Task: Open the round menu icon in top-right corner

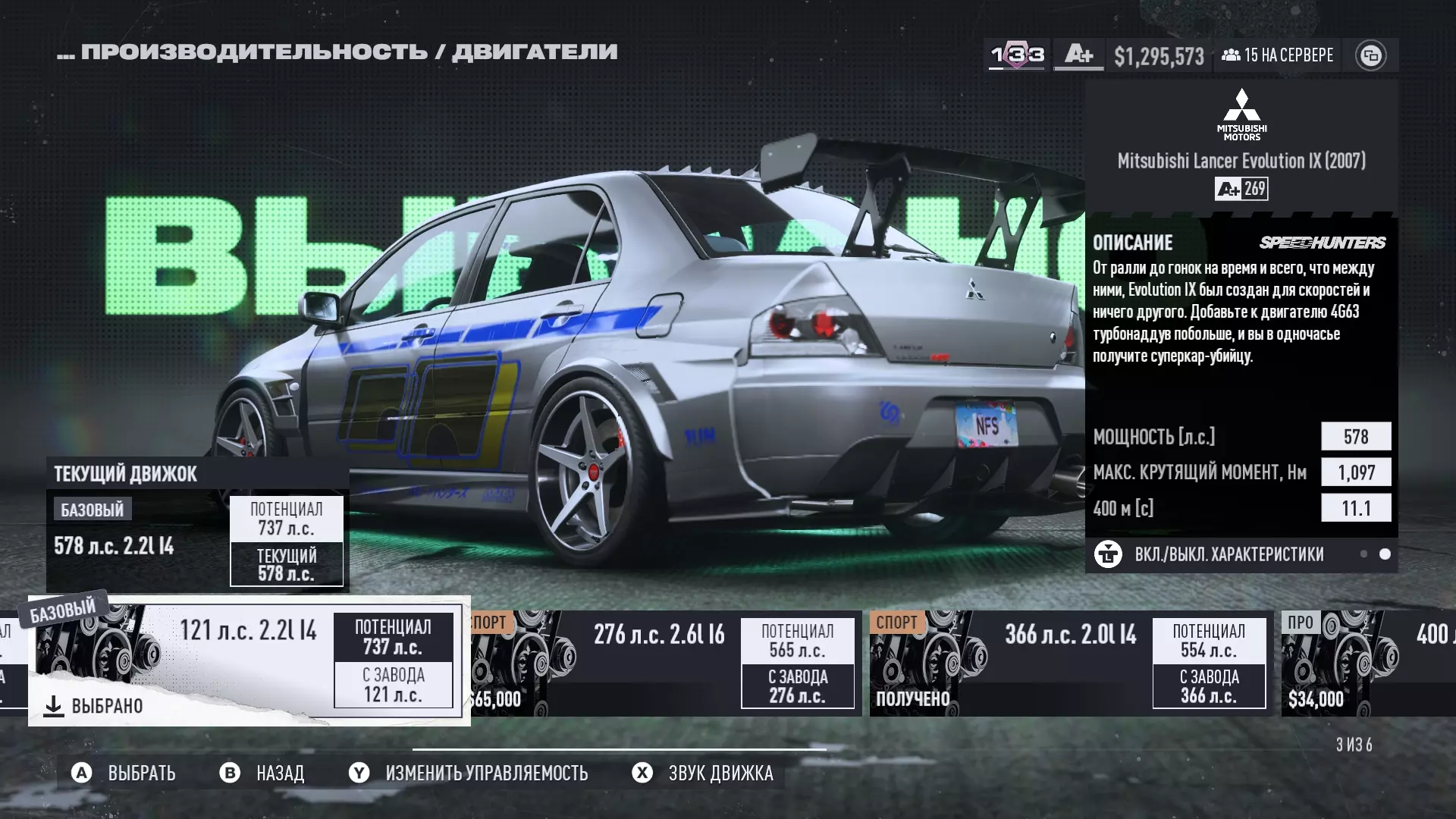Action: tap(1370, 55)
